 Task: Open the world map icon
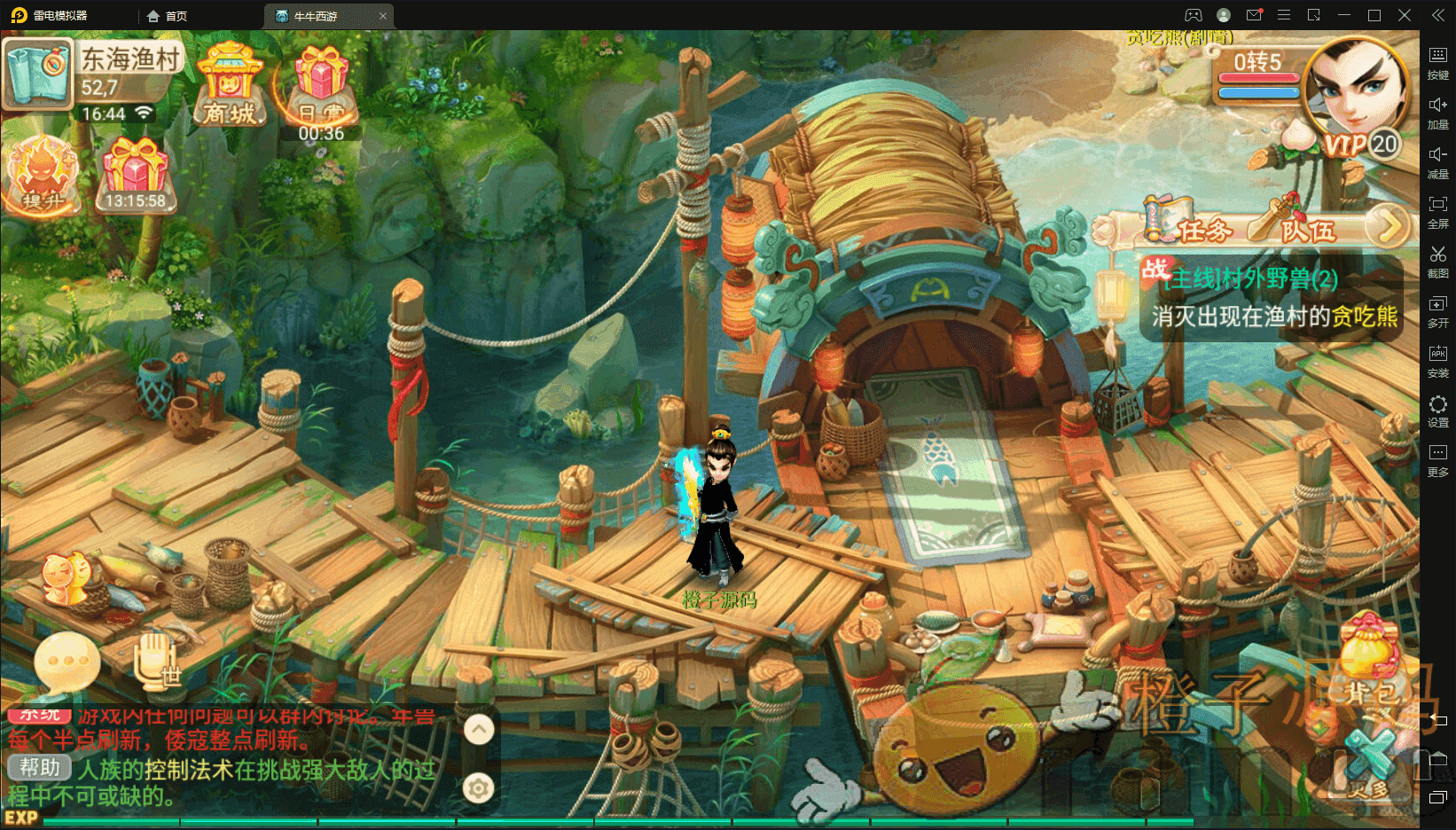pos(37,74)
